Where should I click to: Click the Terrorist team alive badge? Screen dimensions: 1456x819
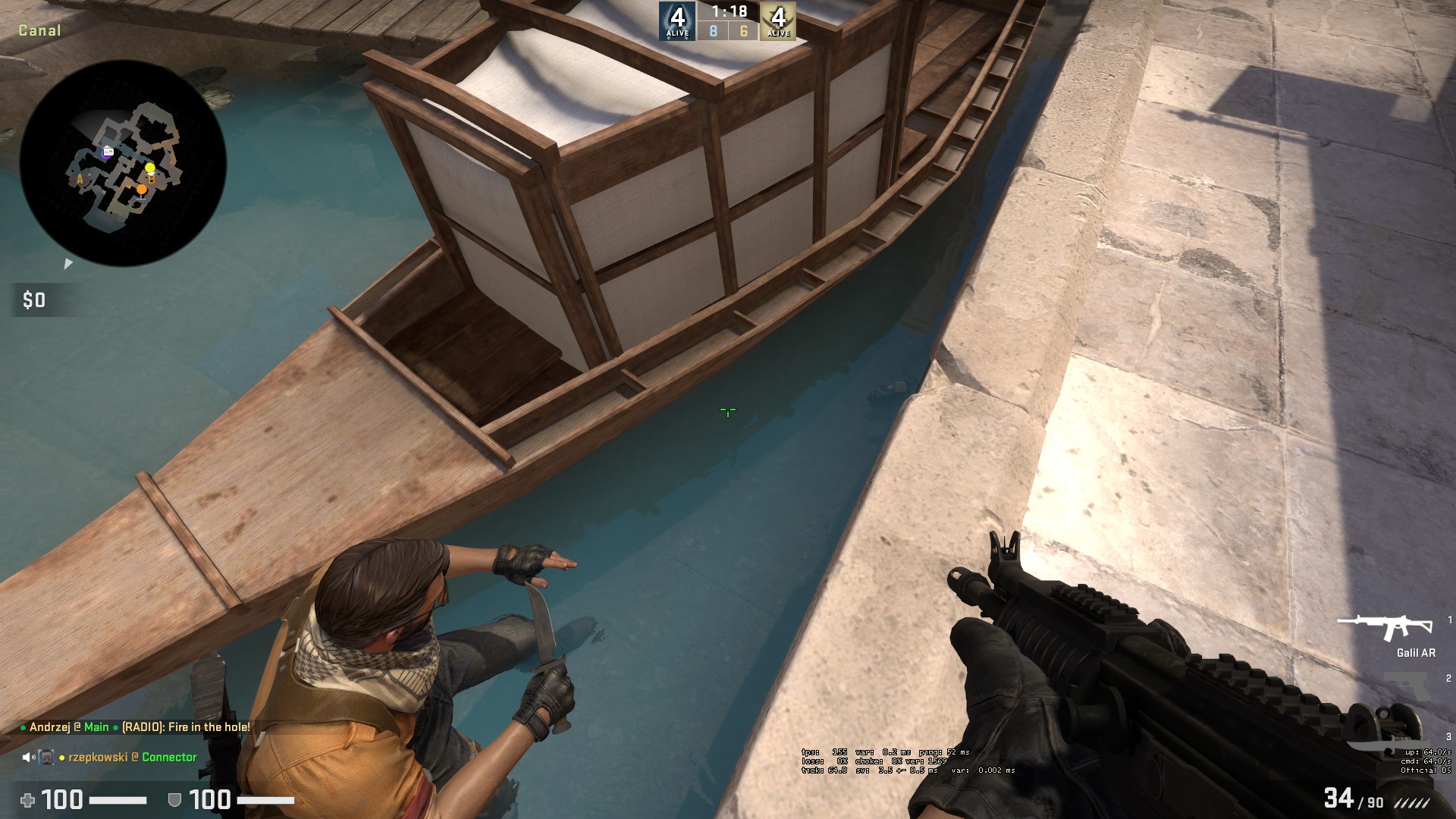pyautogui.click(x=778, y=19)
